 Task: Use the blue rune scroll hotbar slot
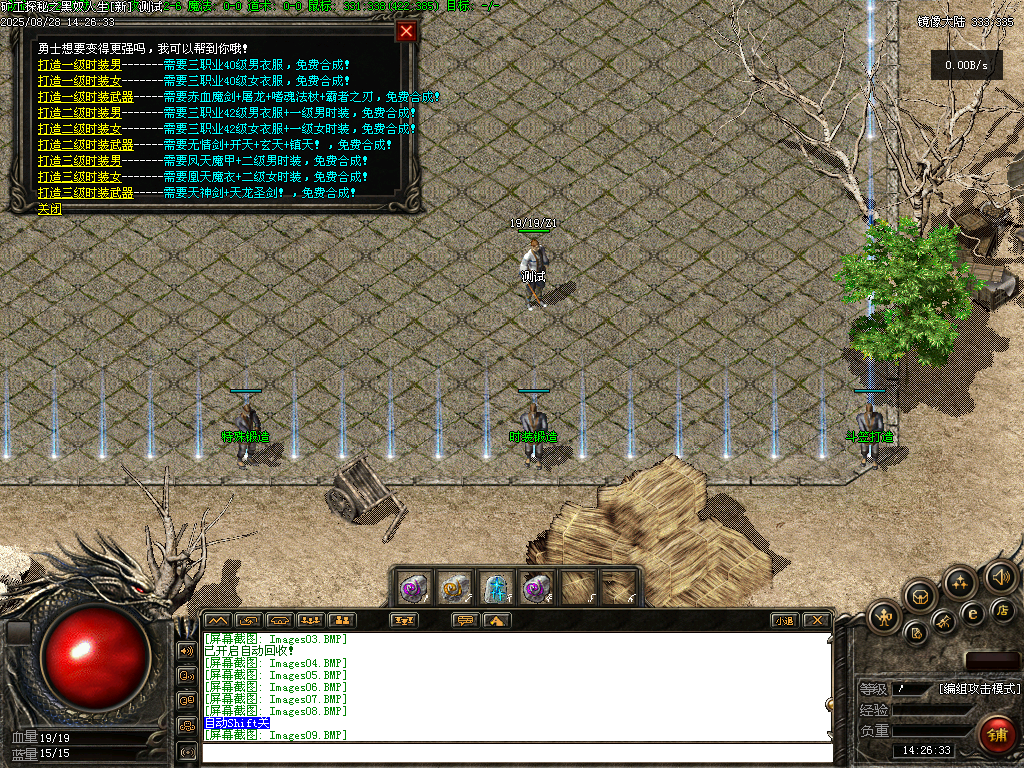pyautogui.click(x=496, y=587)
